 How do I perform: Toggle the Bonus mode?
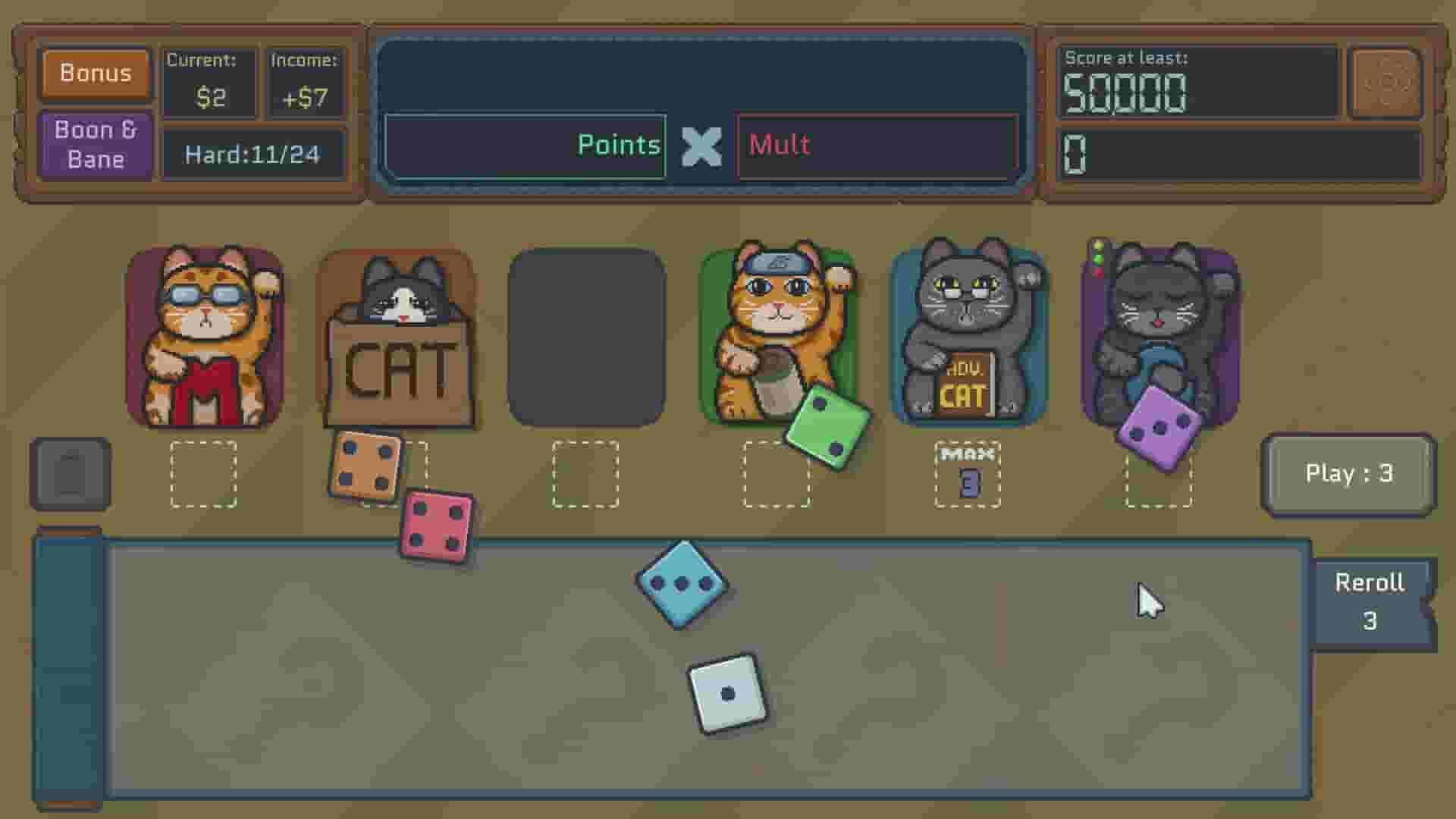[x=95, y=73]
